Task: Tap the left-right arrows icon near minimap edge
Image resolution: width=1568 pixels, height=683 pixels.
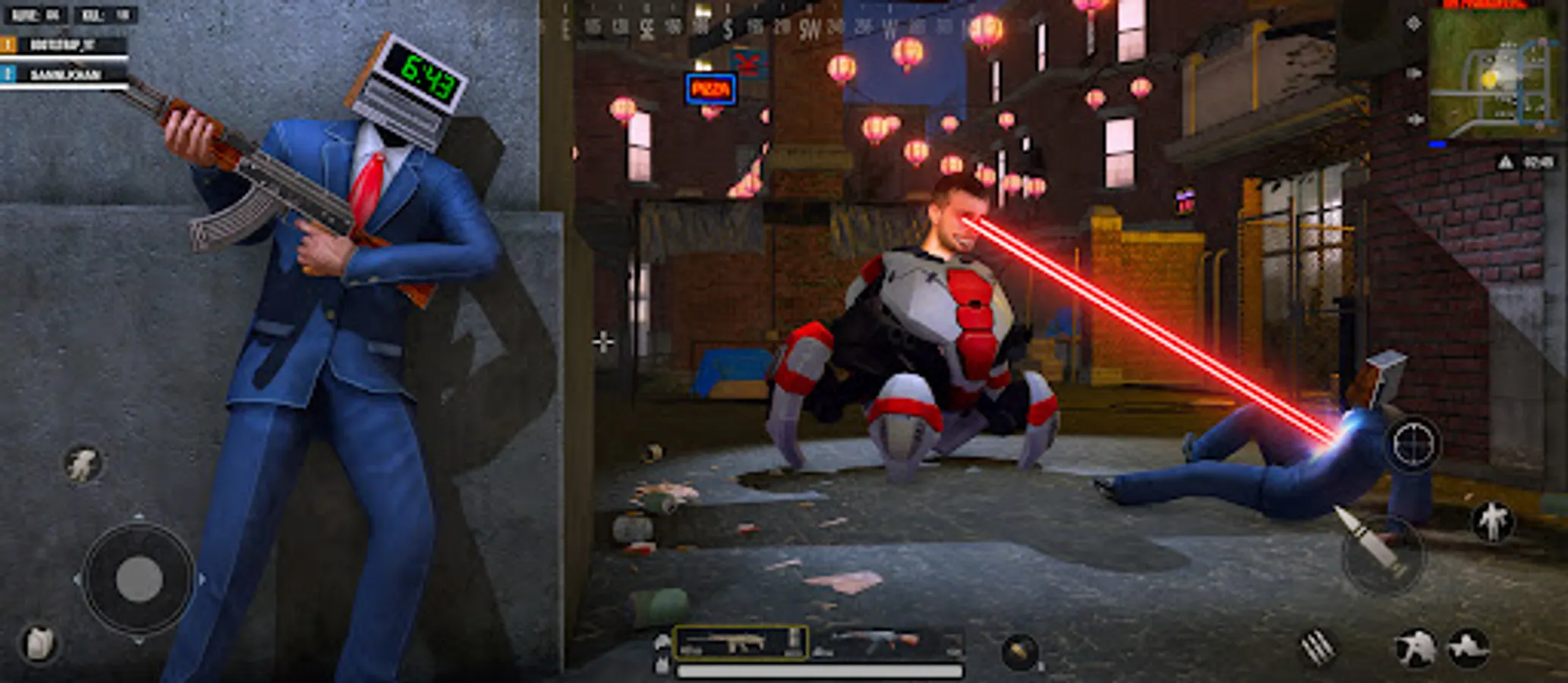Action: (x=1416, y=118)
